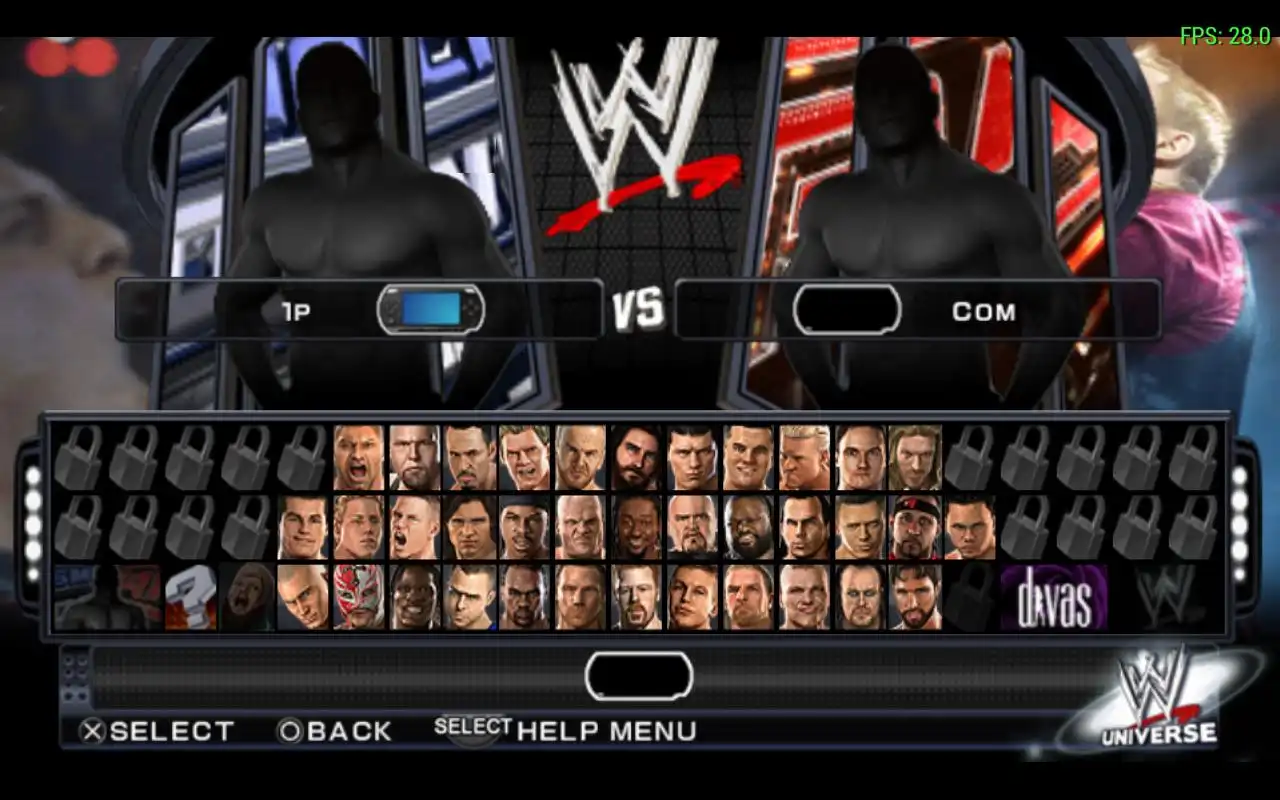Choose John Cena's shouting portrait
The image size is (1280, 800).
pyautogui.click(x=414, y=528)
